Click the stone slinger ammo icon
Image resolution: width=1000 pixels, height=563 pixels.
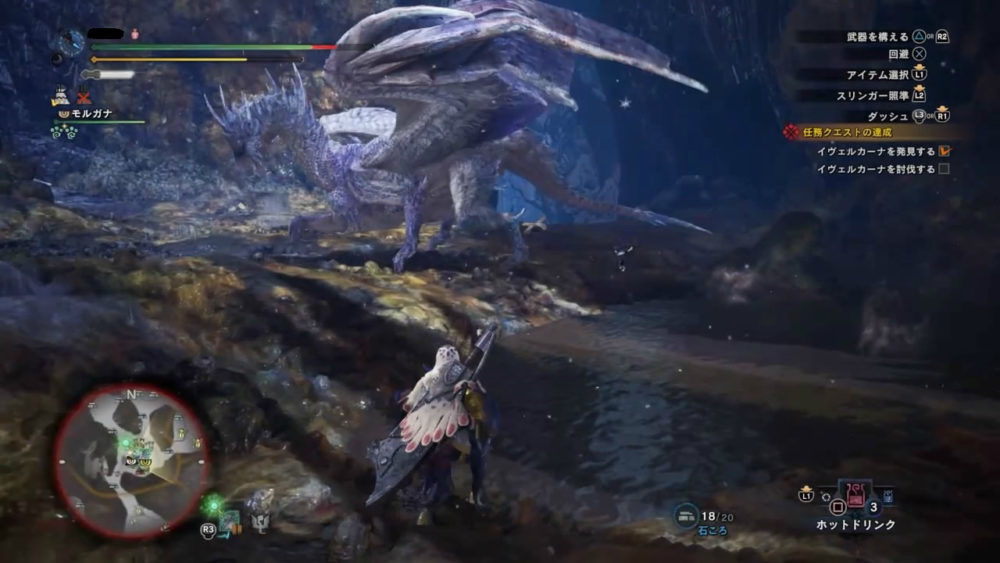click(x=685, y=514)
